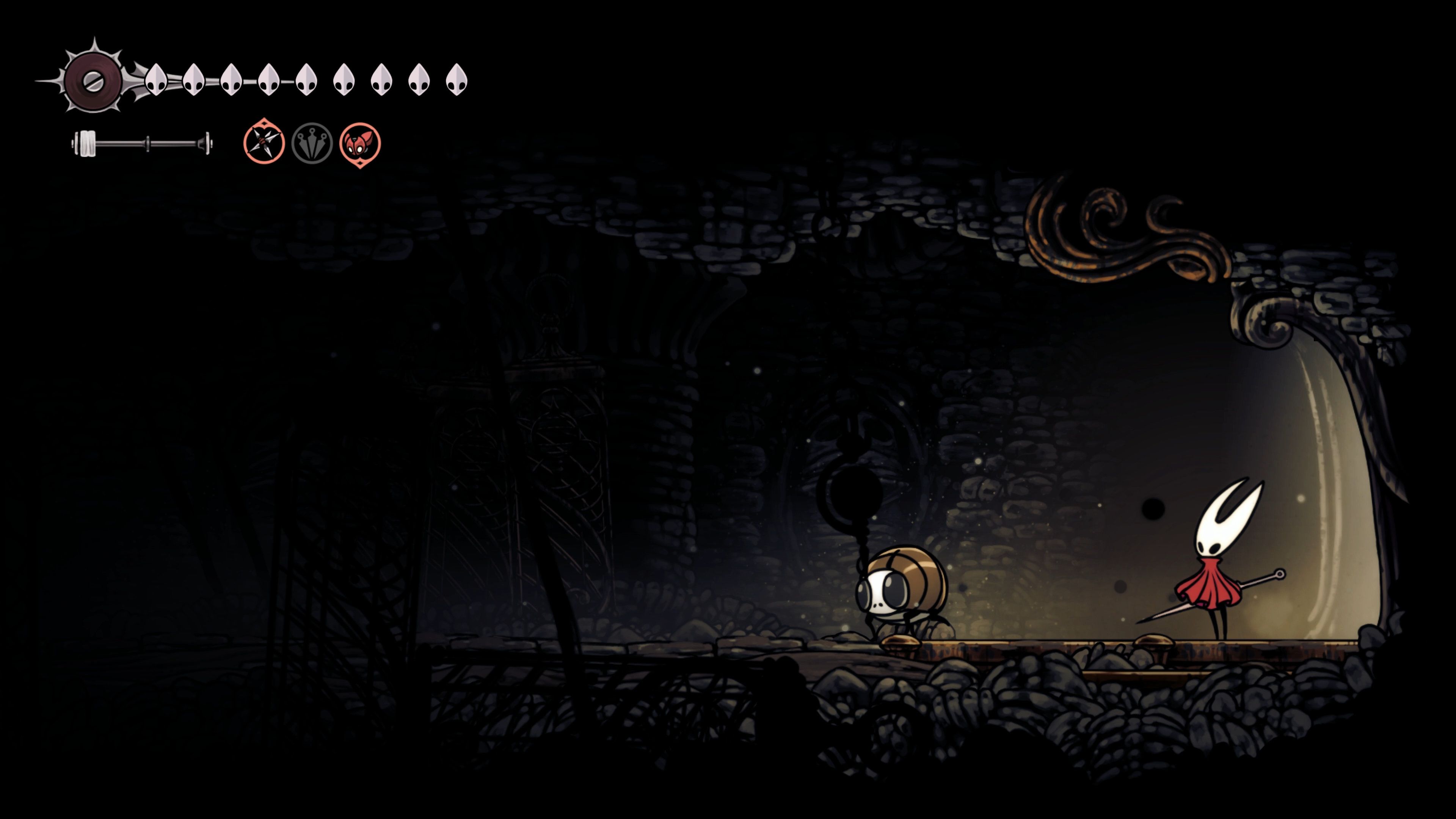Click the first white health mask
The width and height of the screenshot is (1456, 819).
tap(157, 79)
